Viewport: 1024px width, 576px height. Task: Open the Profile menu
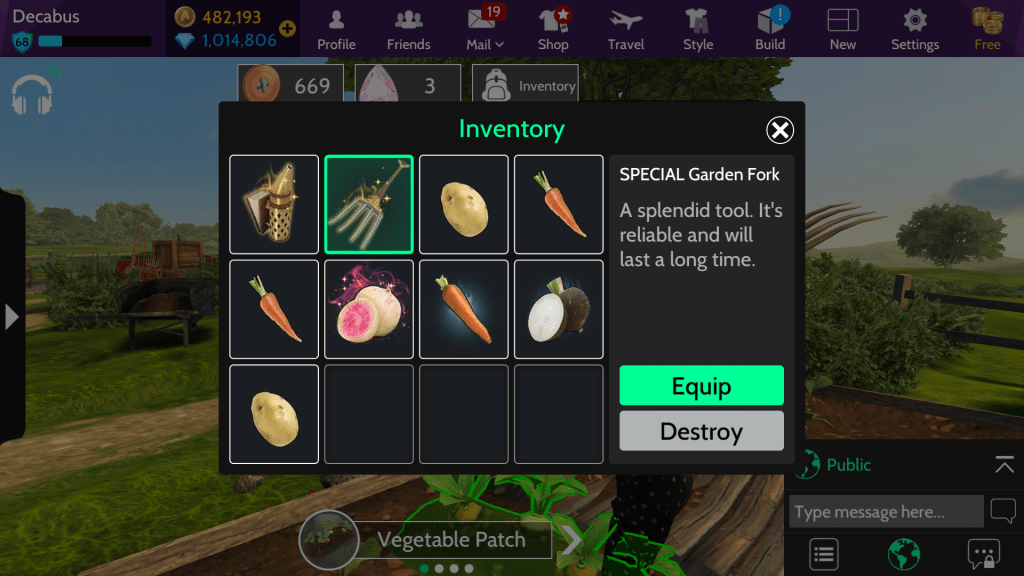336,29
